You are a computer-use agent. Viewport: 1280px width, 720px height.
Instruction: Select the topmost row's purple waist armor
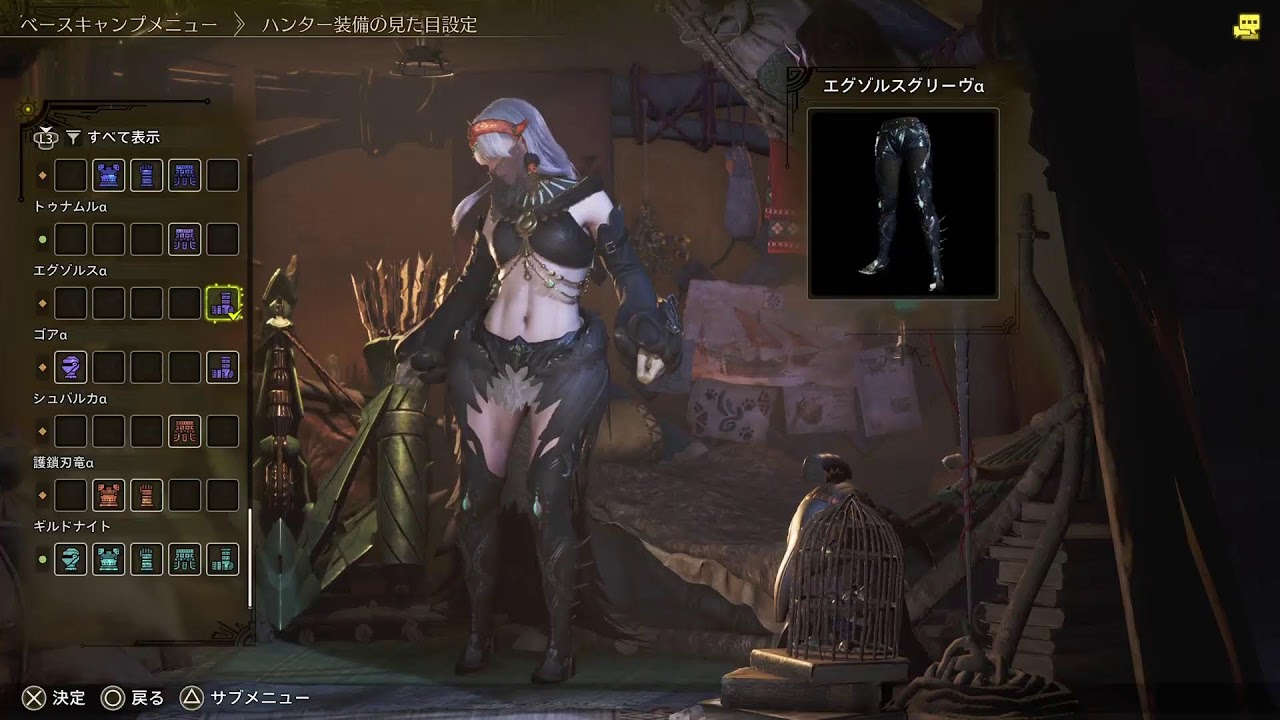[184, 175]
